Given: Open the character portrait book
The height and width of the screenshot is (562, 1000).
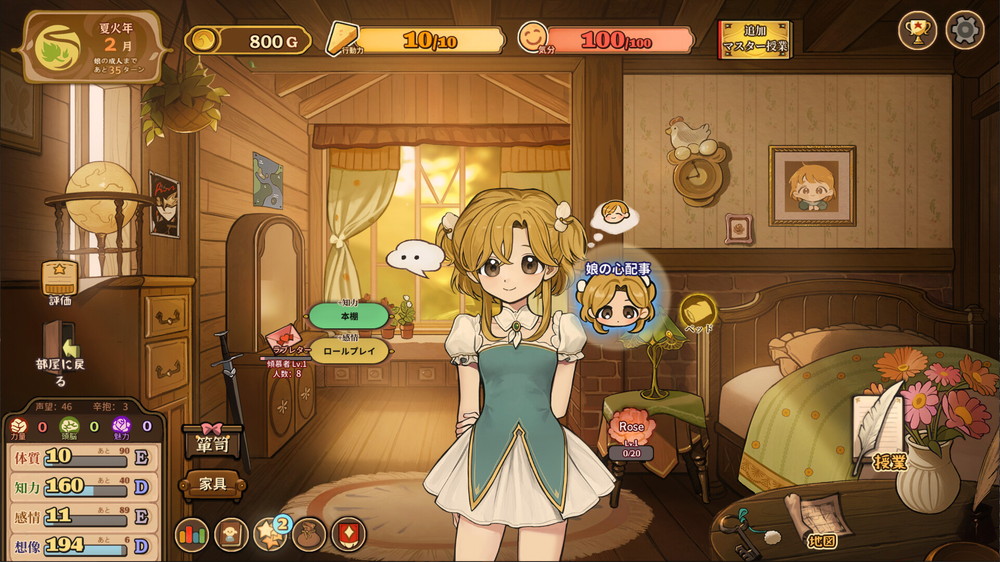Looking at the screenshot, I should [231, 534].
